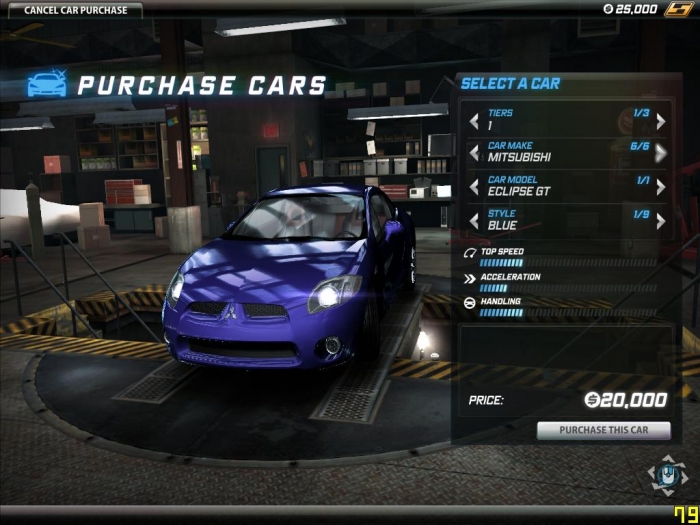Choose previous car model arrow

(474, 187)
